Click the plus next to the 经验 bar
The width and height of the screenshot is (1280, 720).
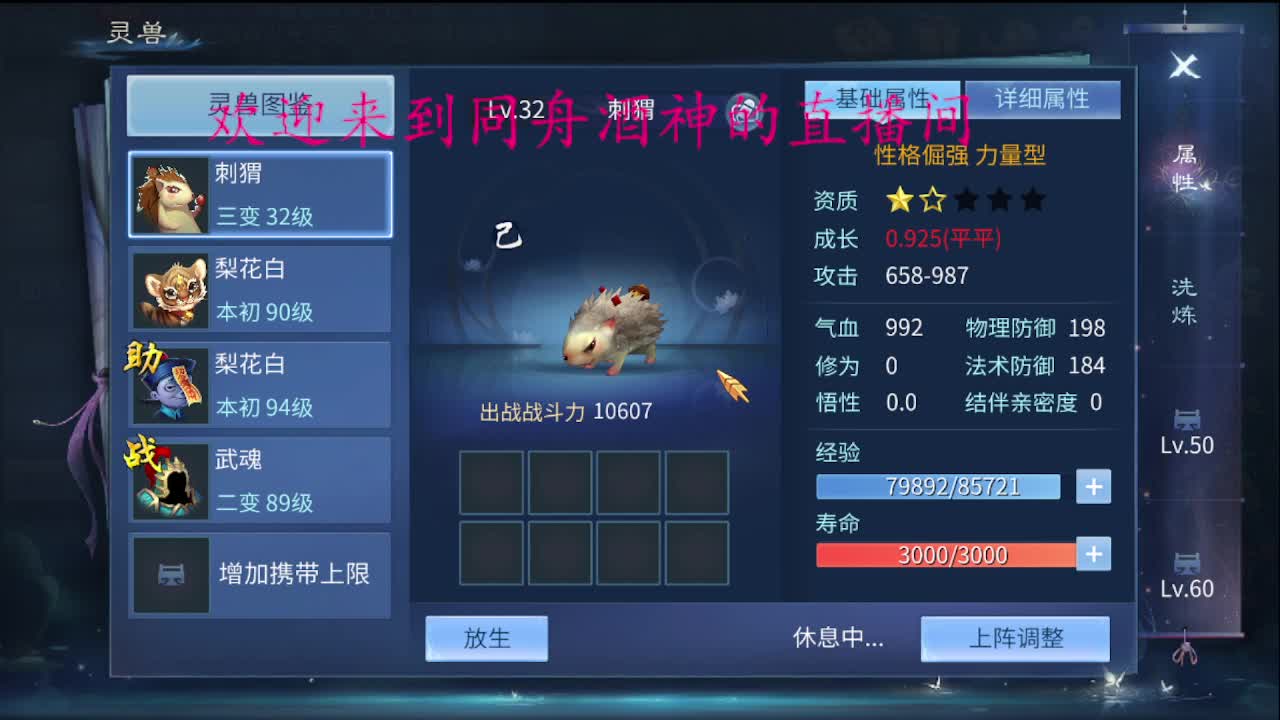coord(1093,487)
